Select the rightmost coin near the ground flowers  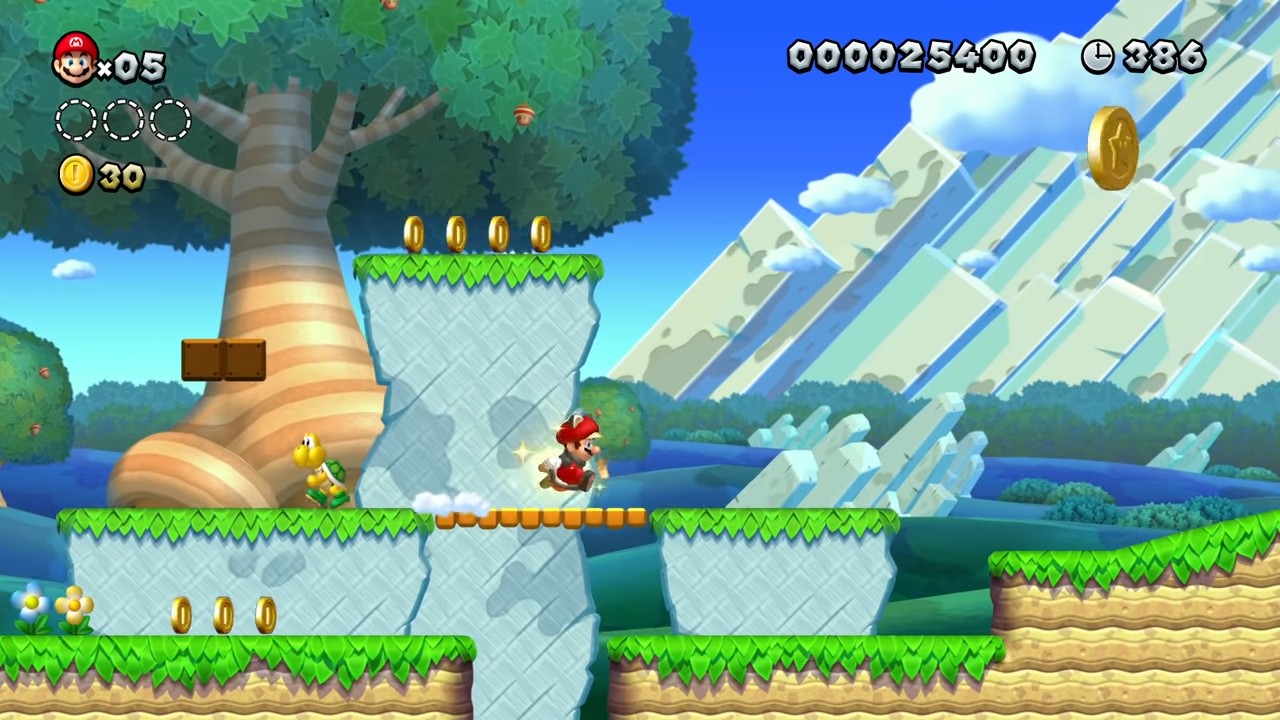tap(265, 615)
